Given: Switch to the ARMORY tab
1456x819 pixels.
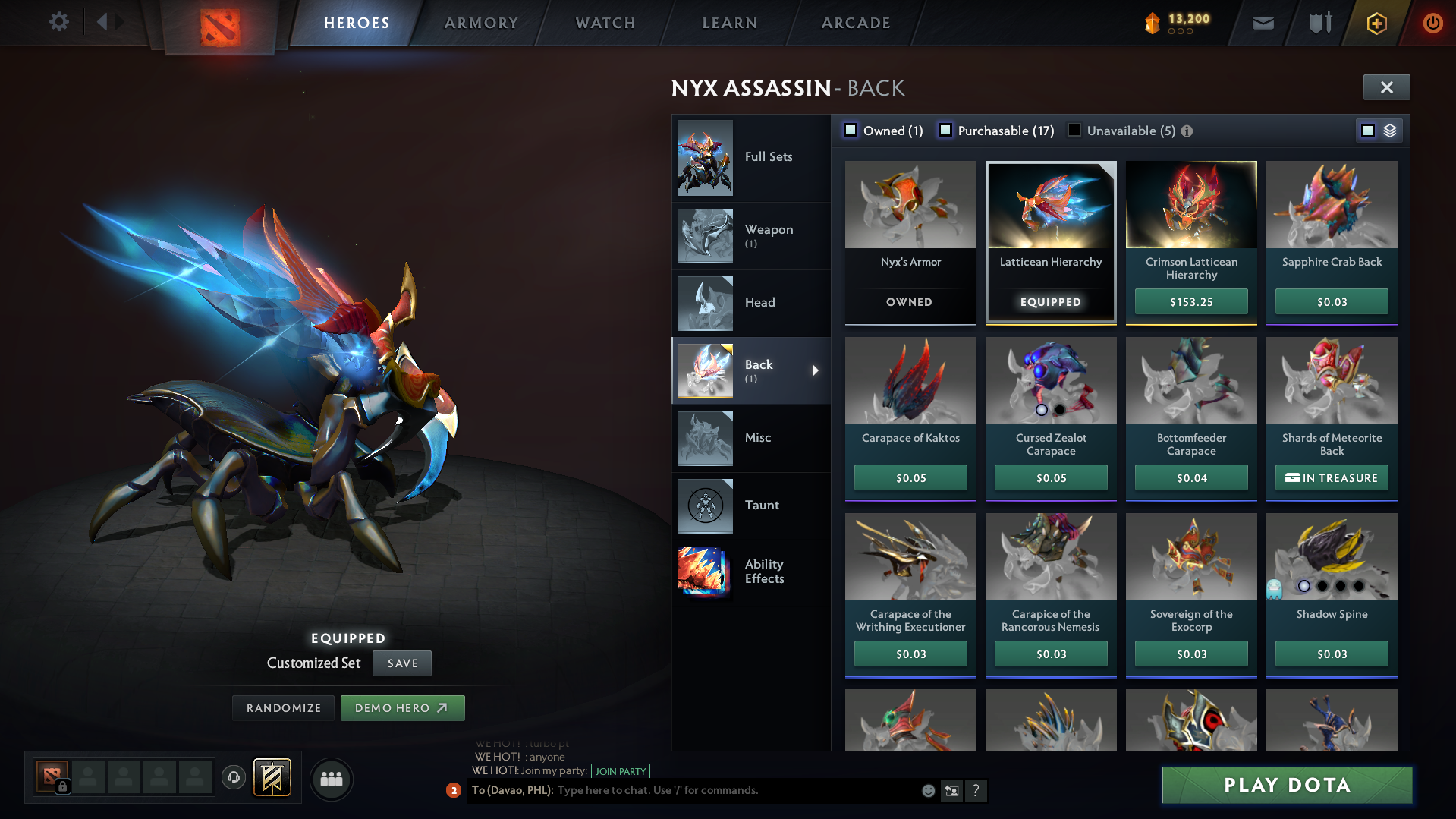Looking at the screenshot, I should 480,22.
